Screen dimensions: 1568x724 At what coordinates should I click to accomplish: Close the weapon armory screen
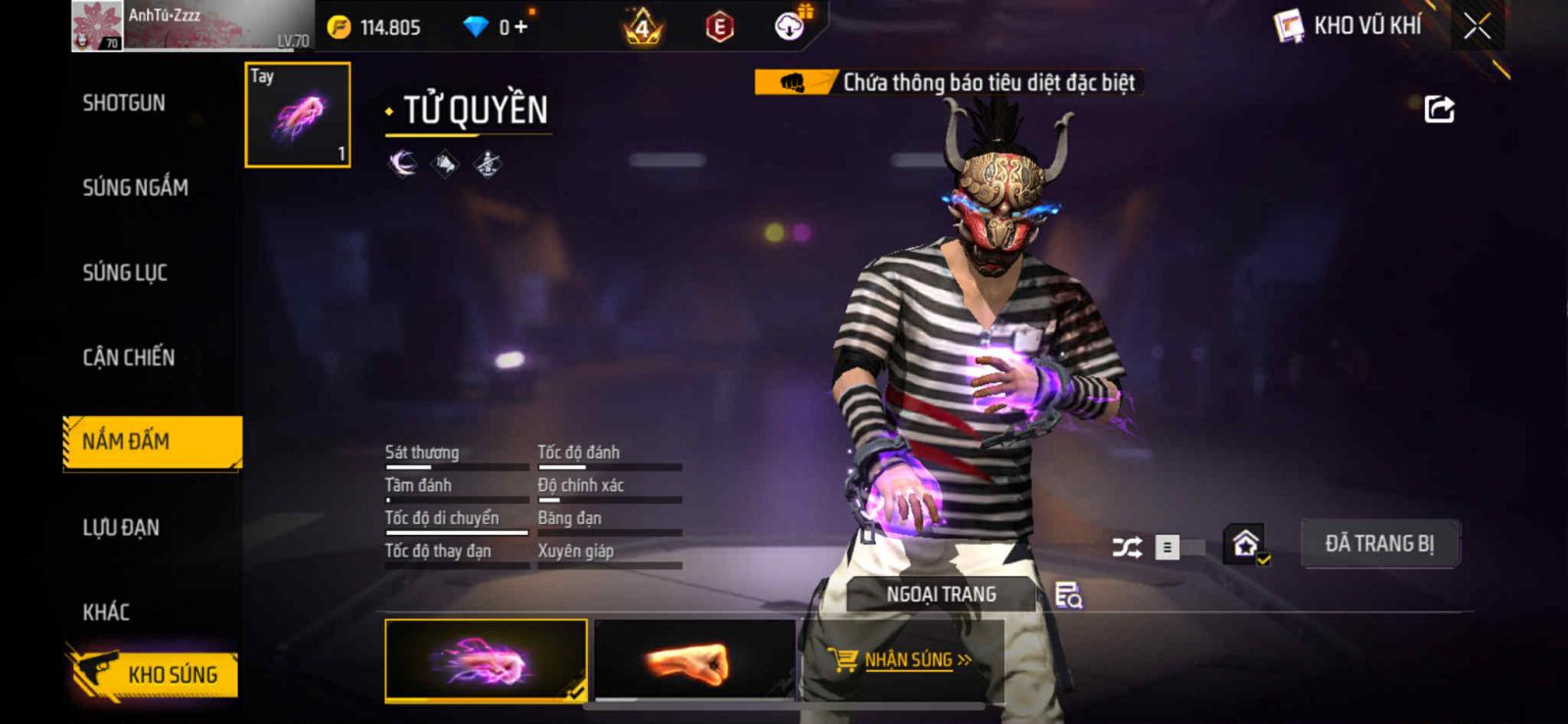point(1477,26)
